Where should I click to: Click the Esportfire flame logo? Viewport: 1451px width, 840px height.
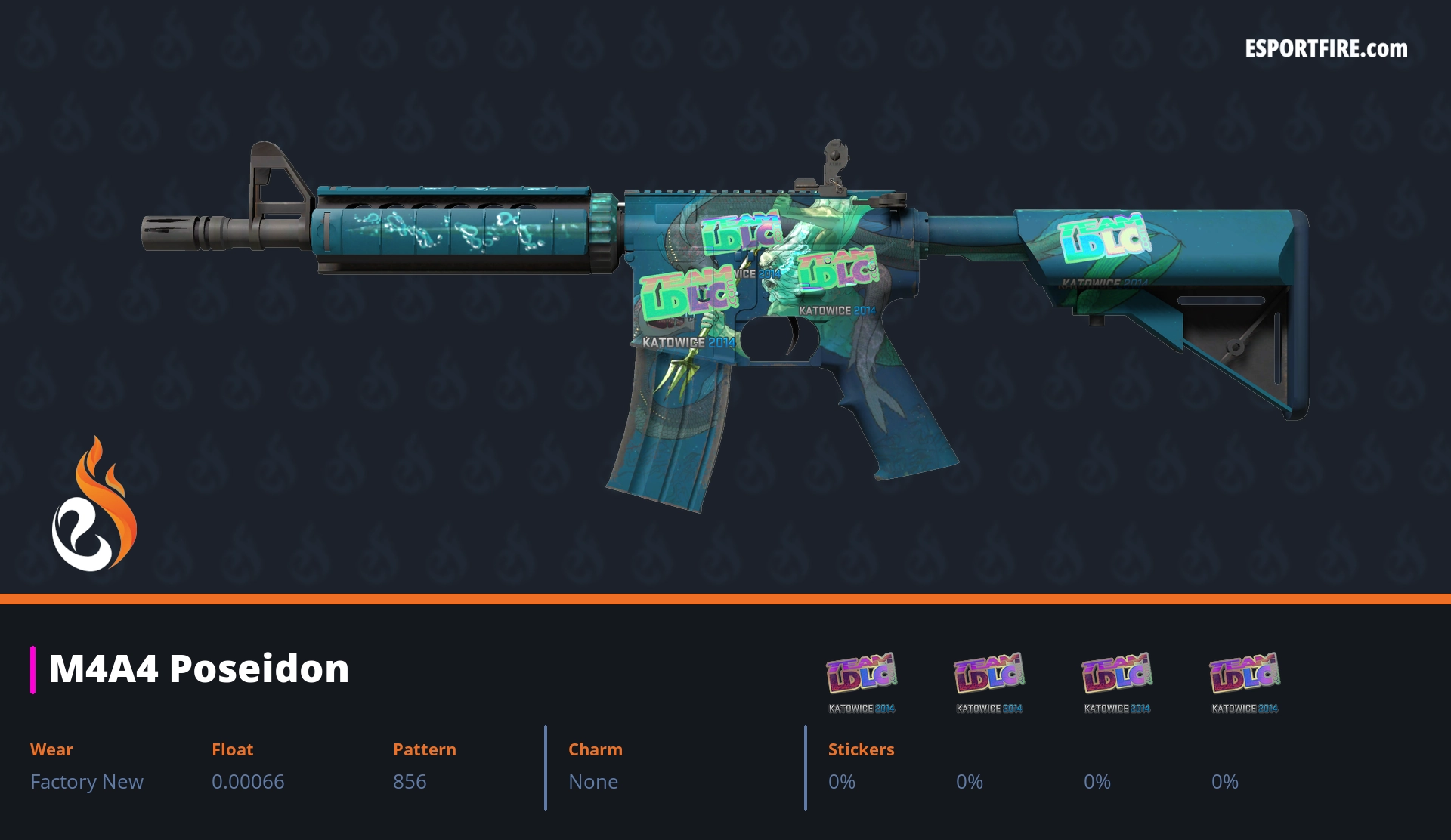pos(94,505)
